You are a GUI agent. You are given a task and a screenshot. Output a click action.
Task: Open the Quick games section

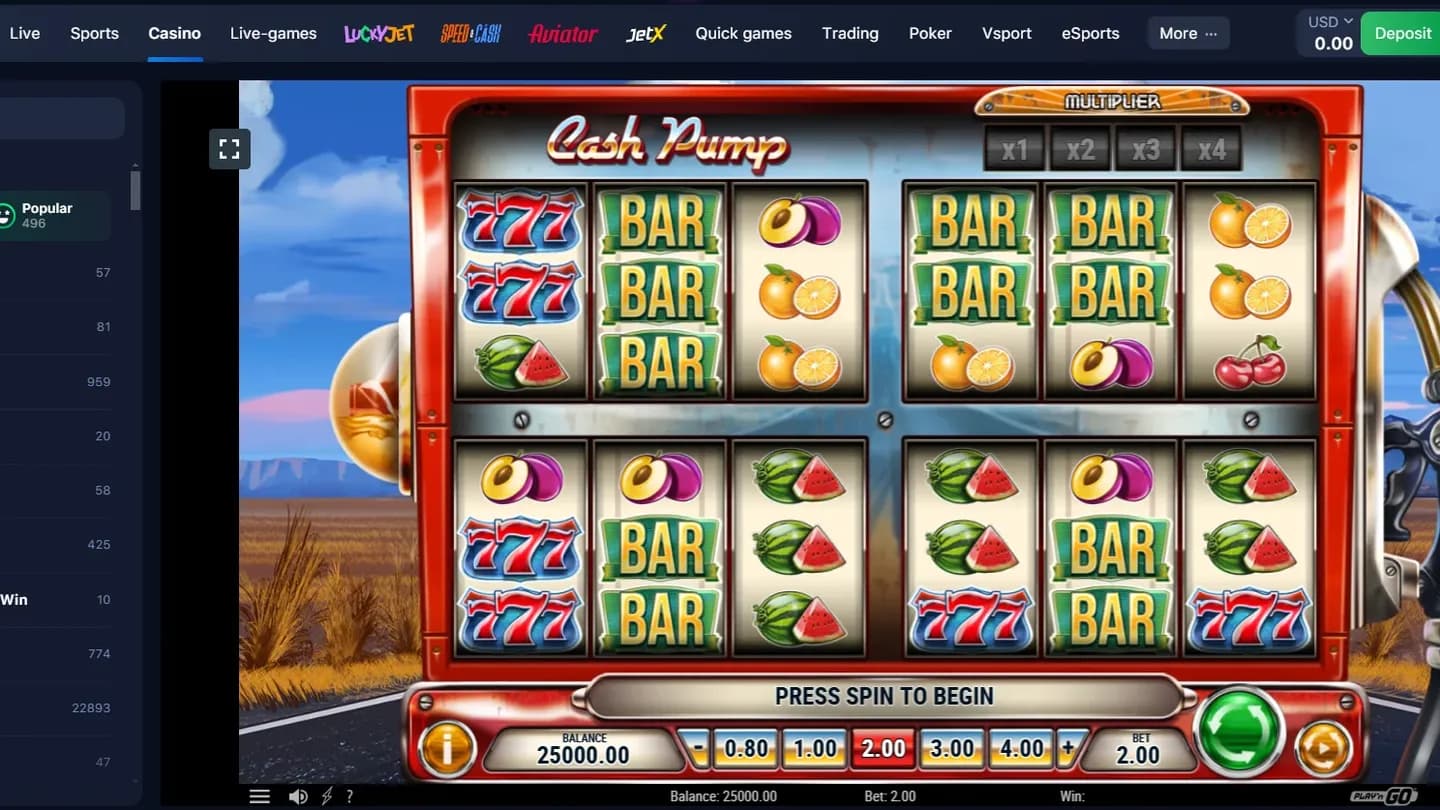click(x=743, y=33)
